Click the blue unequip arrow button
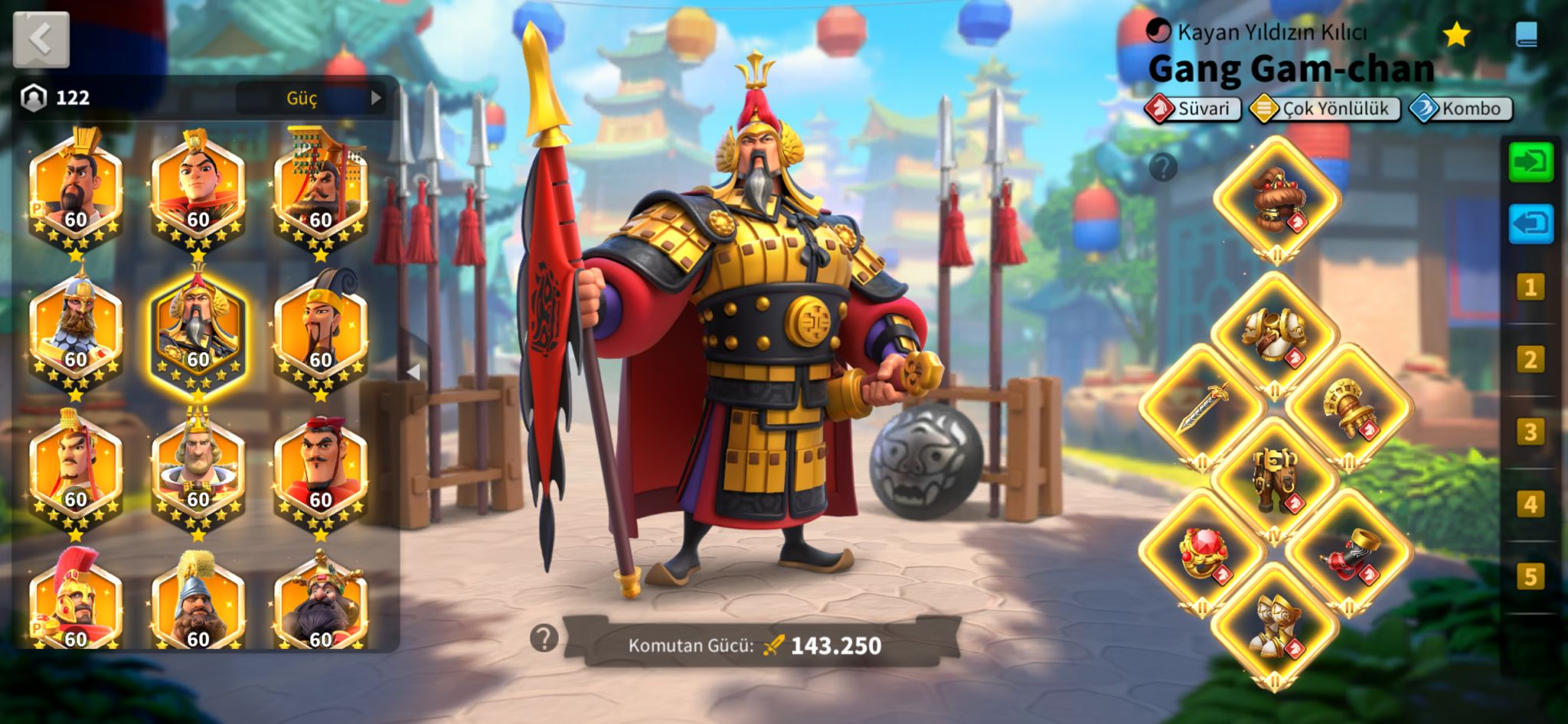This screenshot has height=724, width=1568. pyautogui.click(x=1530, y=223)
